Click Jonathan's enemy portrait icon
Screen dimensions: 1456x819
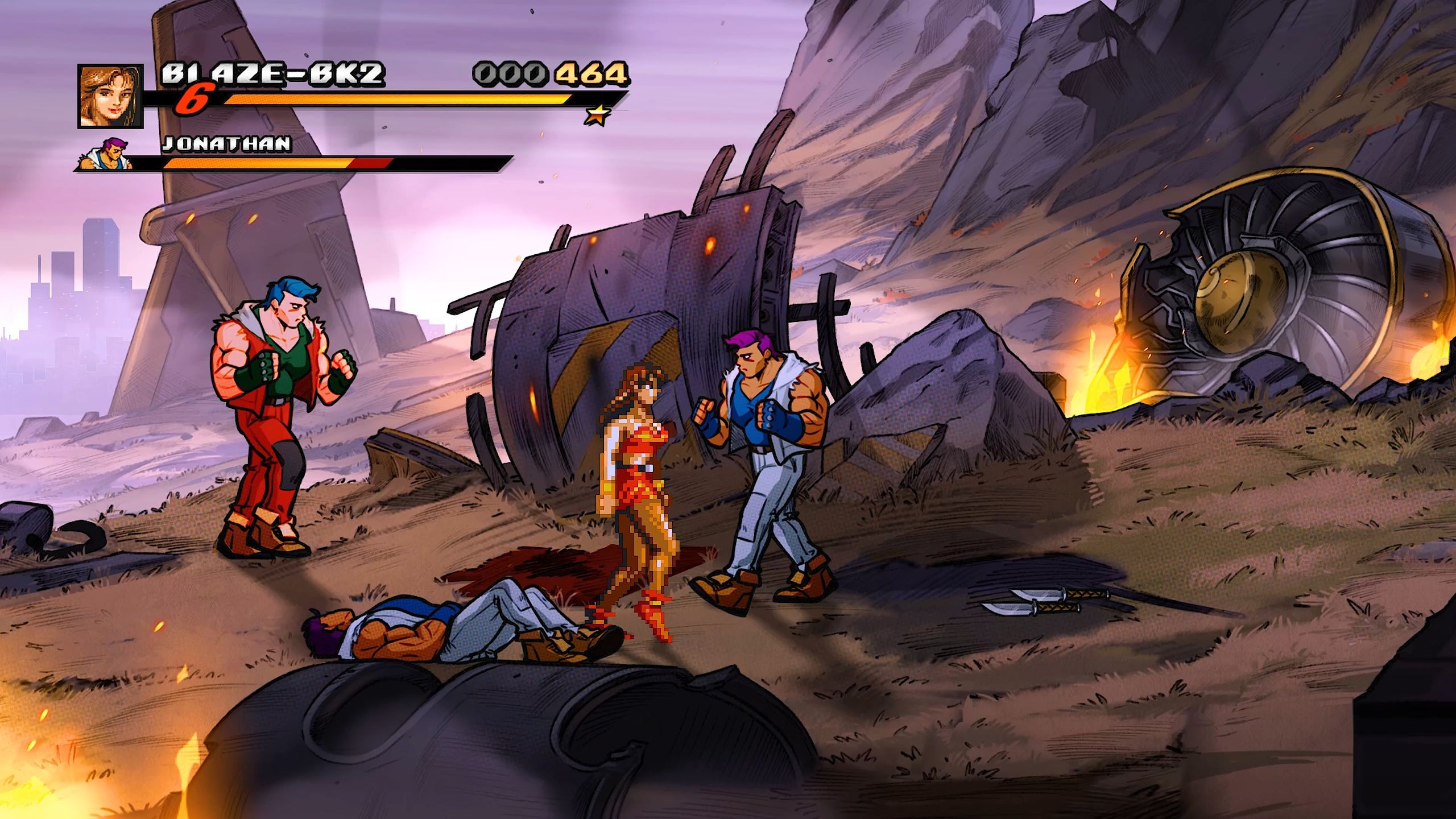110,154
